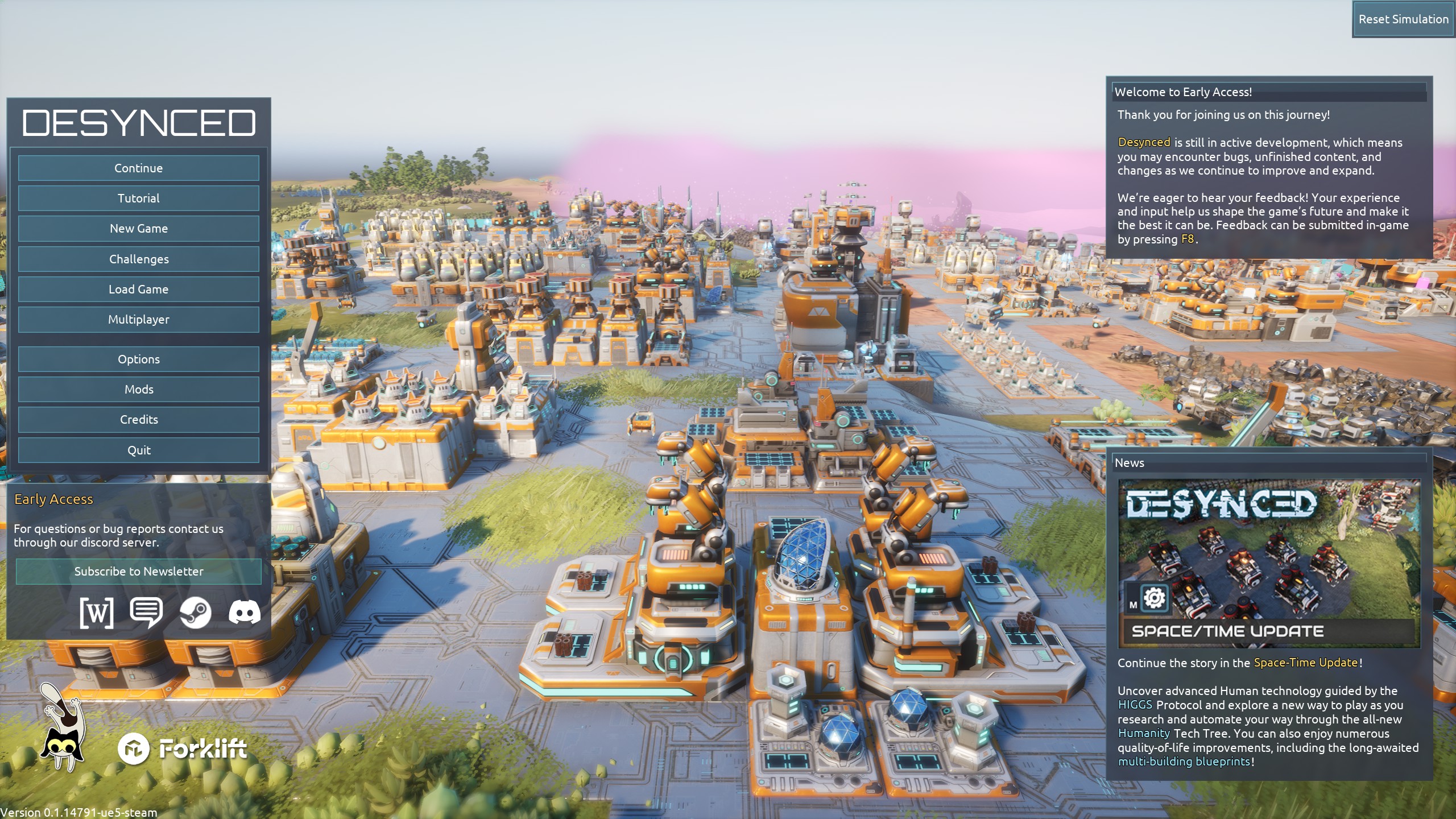Open the Challenges menu

click(138, 259)
